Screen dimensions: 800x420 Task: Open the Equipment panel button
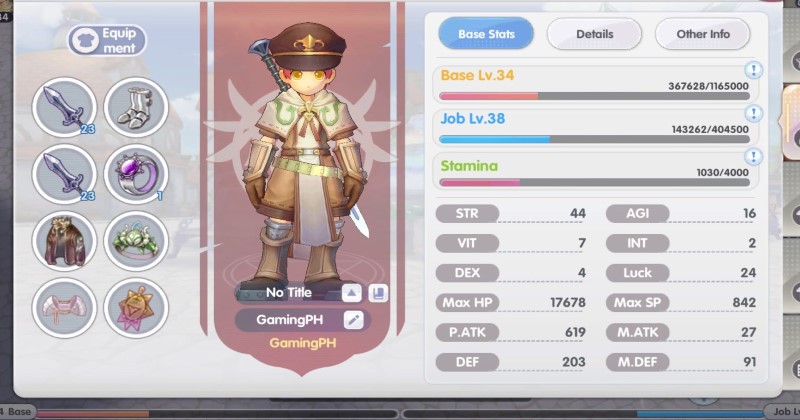tap(107, 41)
